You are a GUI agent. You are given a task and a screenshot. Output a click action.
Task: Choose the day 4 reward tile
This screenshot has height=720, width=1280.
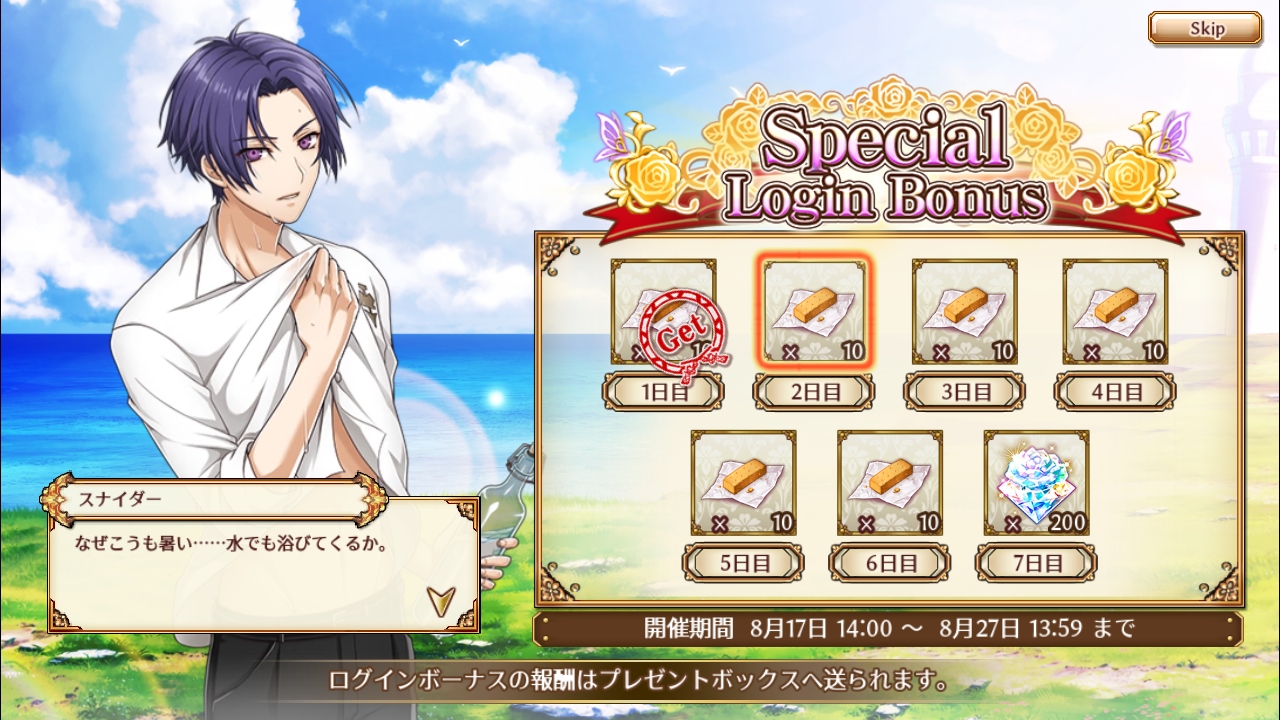click(x=1115, y=312)
